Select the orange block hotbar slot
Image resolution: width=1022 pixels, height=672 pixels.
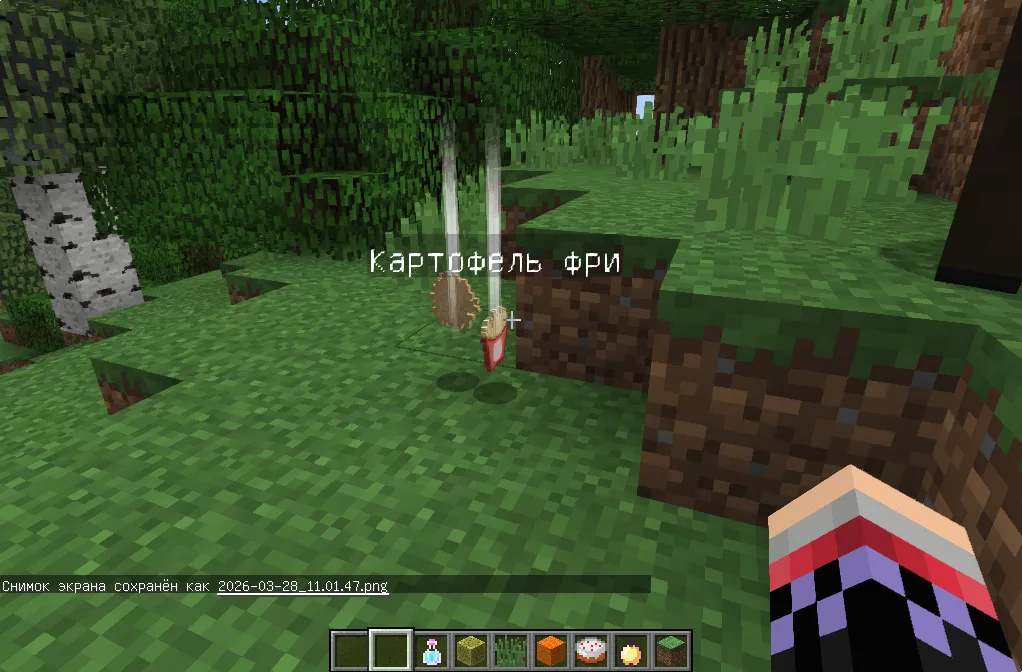point(550,651)
